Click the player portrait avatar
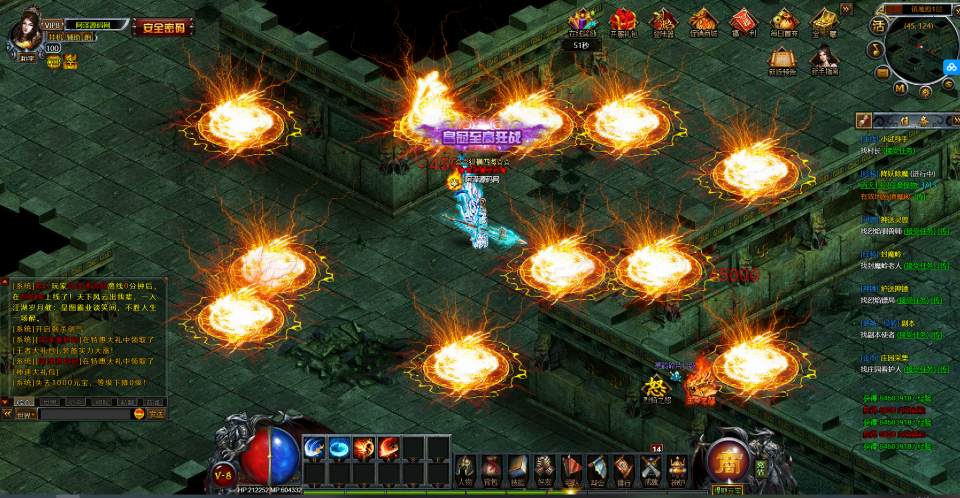Viewport: 960px width, 498px height. 24,30
